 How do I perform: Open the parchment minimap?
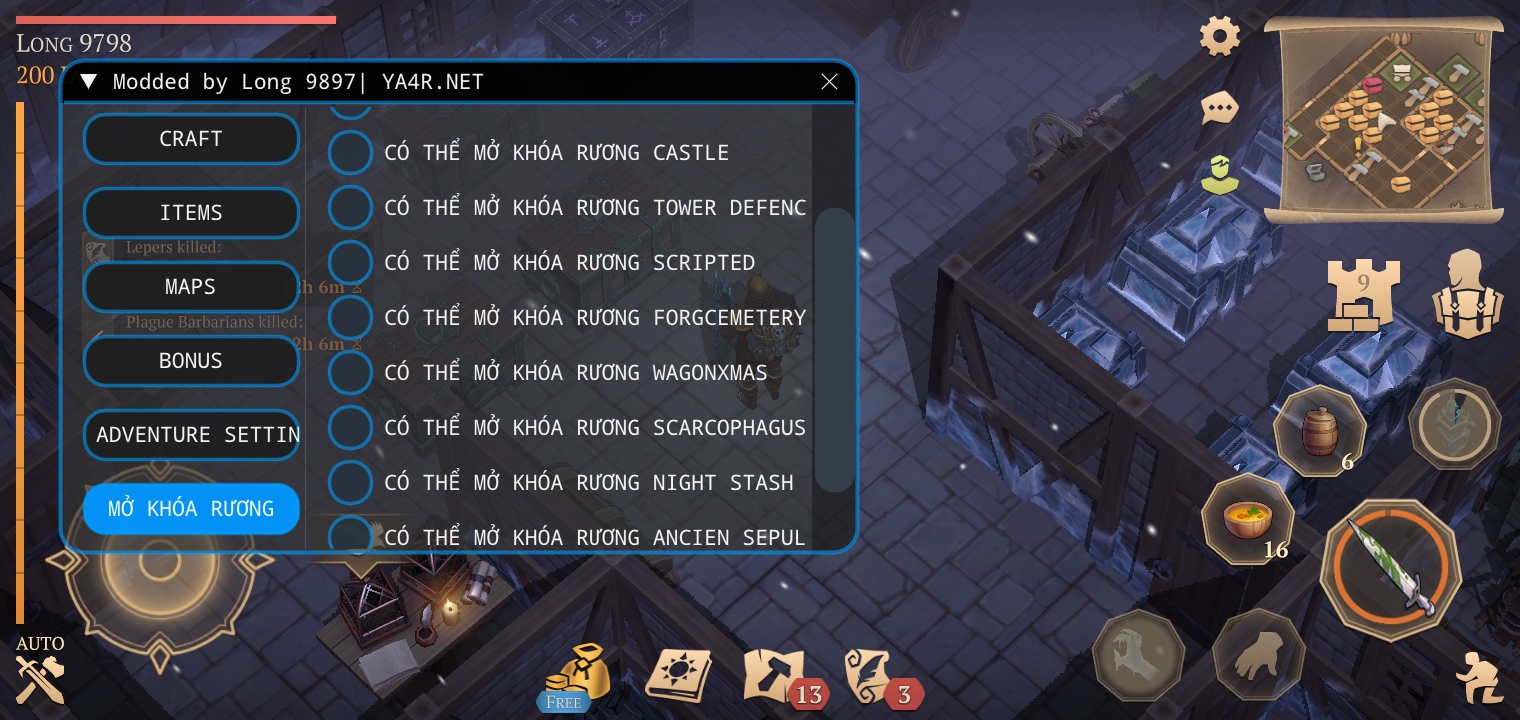[x=1384, y=120]
